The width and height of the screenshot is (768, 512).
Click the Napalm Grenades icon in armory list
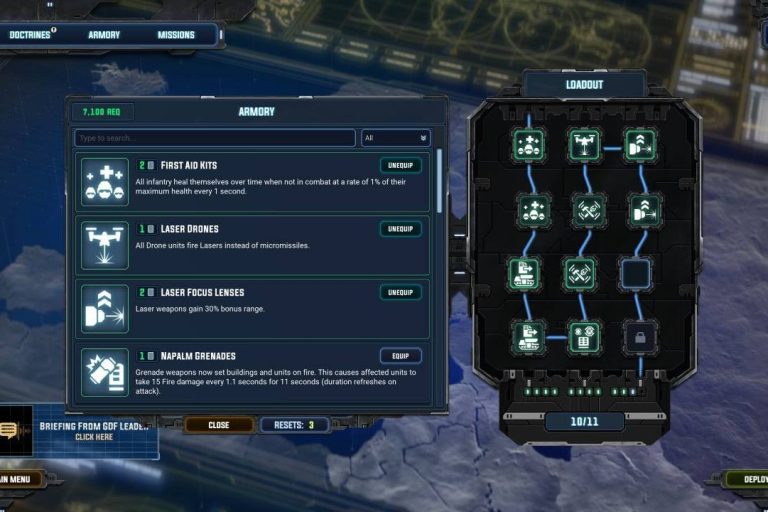point(105,372)
